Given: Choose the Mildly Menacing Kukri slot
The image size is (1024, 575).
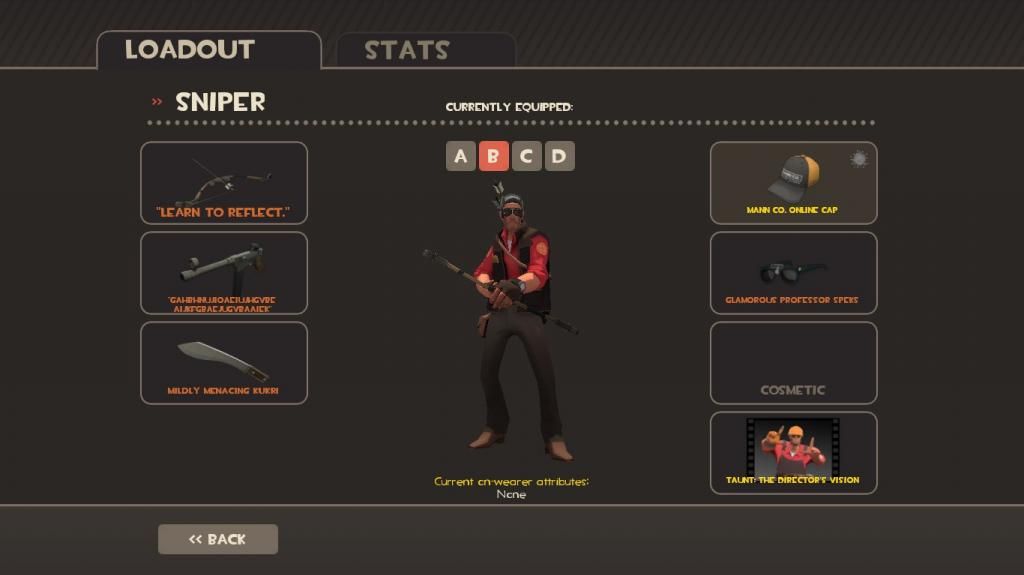Looking at the screenshot, I should click(x=224, y=362).
